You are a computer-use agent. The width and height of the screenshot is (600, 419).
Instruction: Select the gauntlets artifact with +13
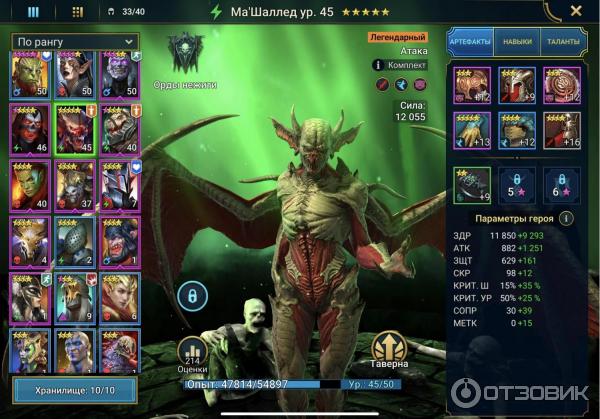tap(472, 130)
